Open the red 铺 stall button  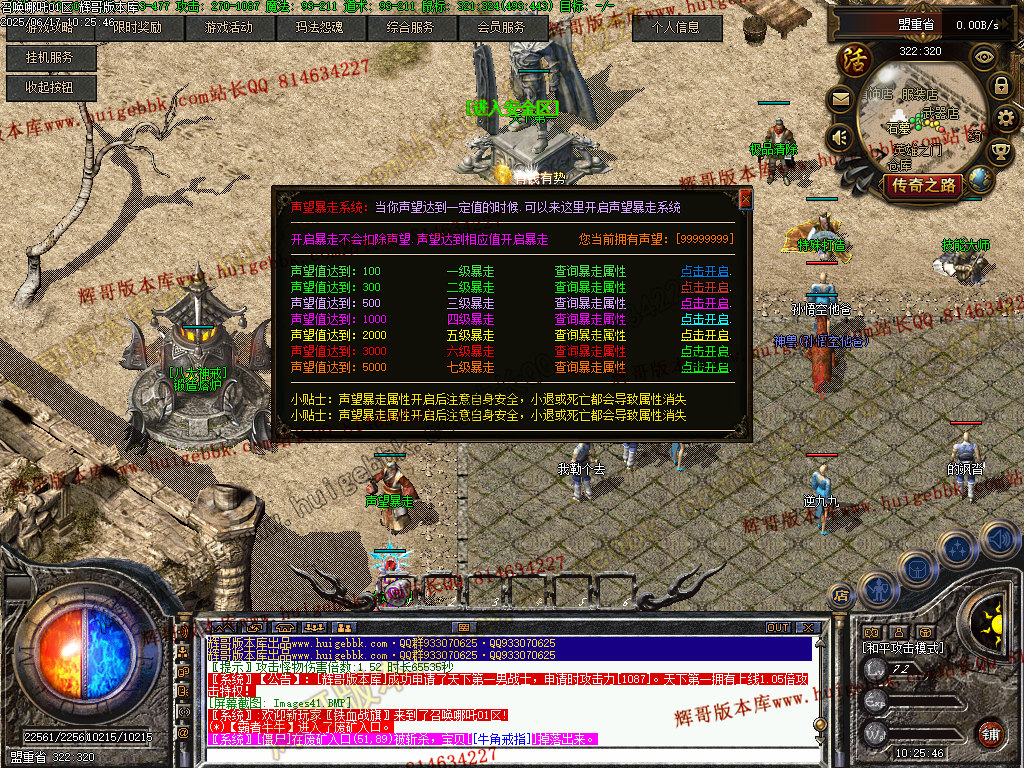click(x=989, y=733)
